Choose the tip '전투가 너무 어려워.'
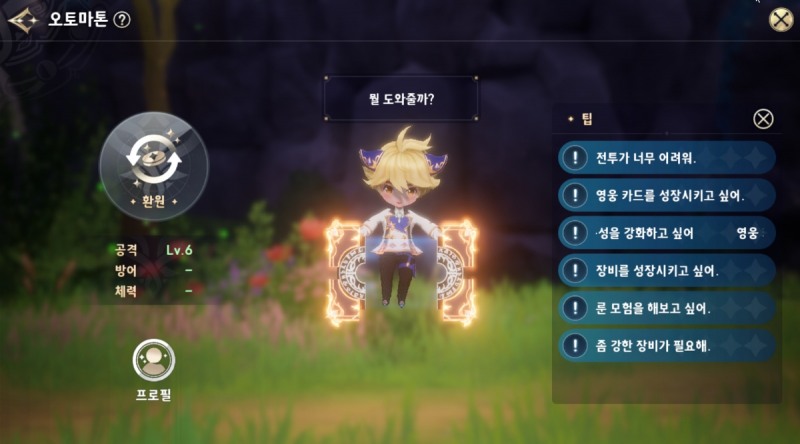Viewport: 800px width, 444px height. point(668,157)
